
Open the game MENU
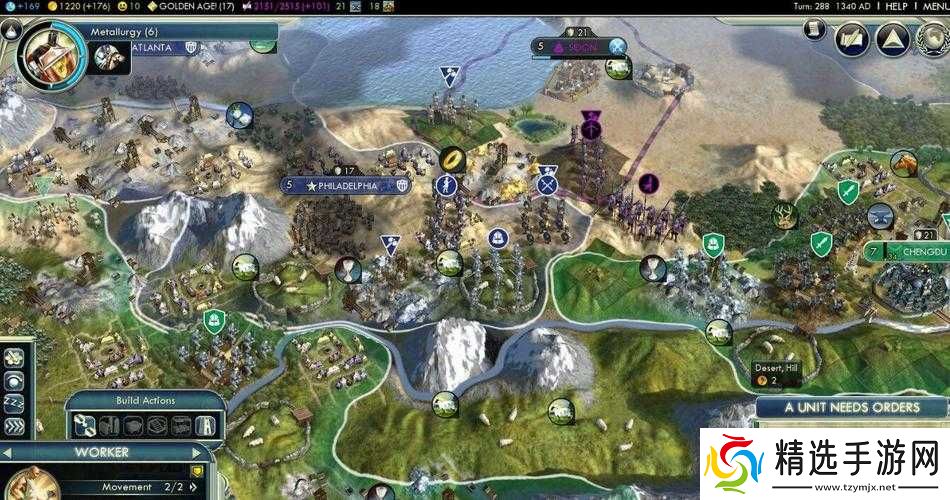point(934,6)
